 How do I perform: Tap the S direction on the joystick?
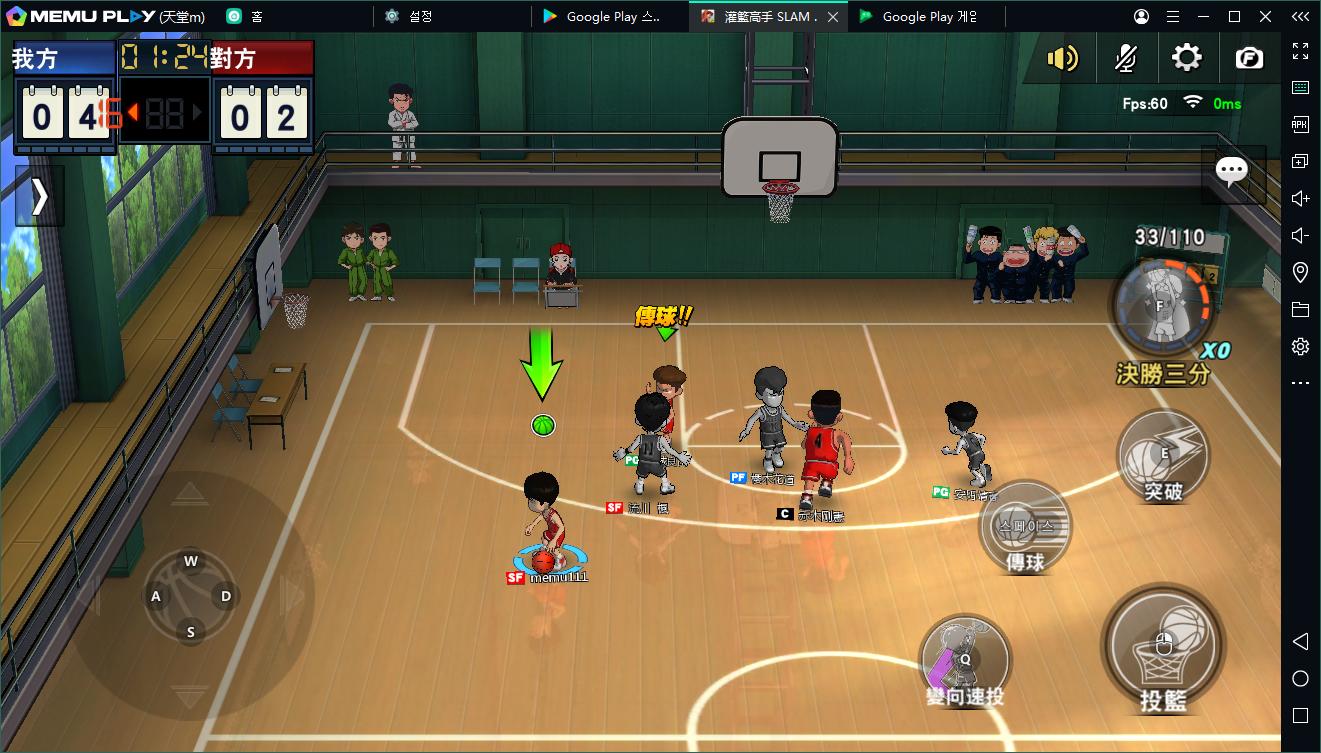coord(190,632)
